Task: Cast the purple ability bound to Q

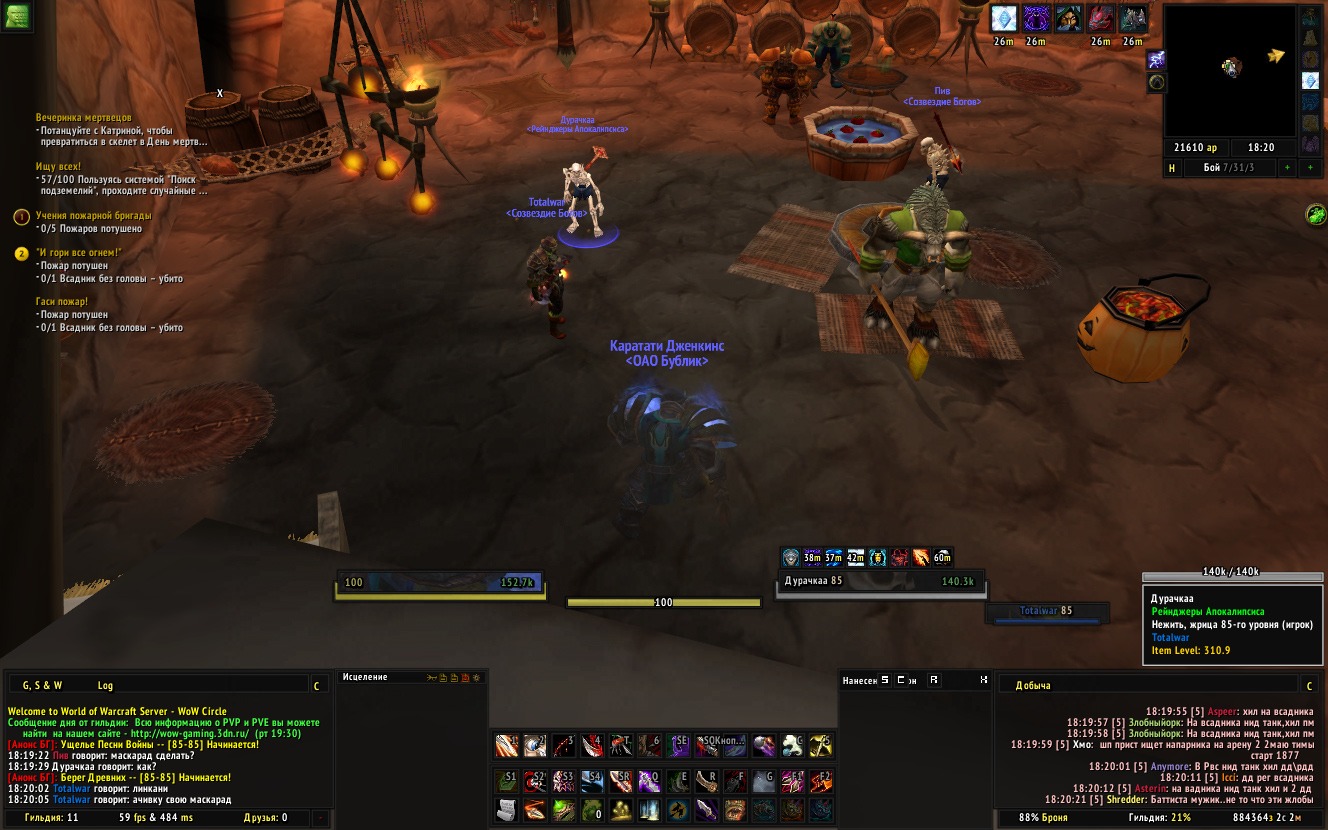Action: (649, 780)
